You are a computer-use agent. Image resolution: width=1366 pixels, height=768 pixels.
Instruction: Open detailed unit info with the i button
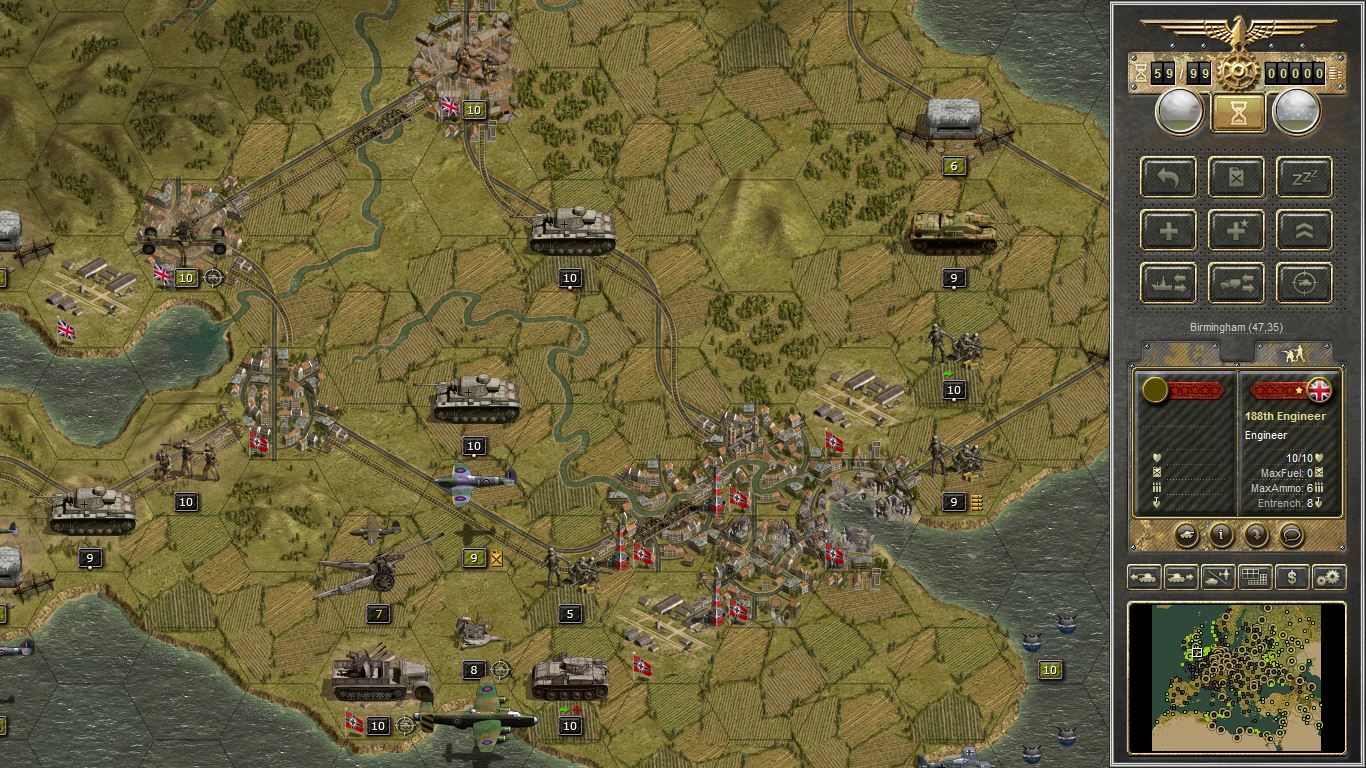tap(1219, 536)
